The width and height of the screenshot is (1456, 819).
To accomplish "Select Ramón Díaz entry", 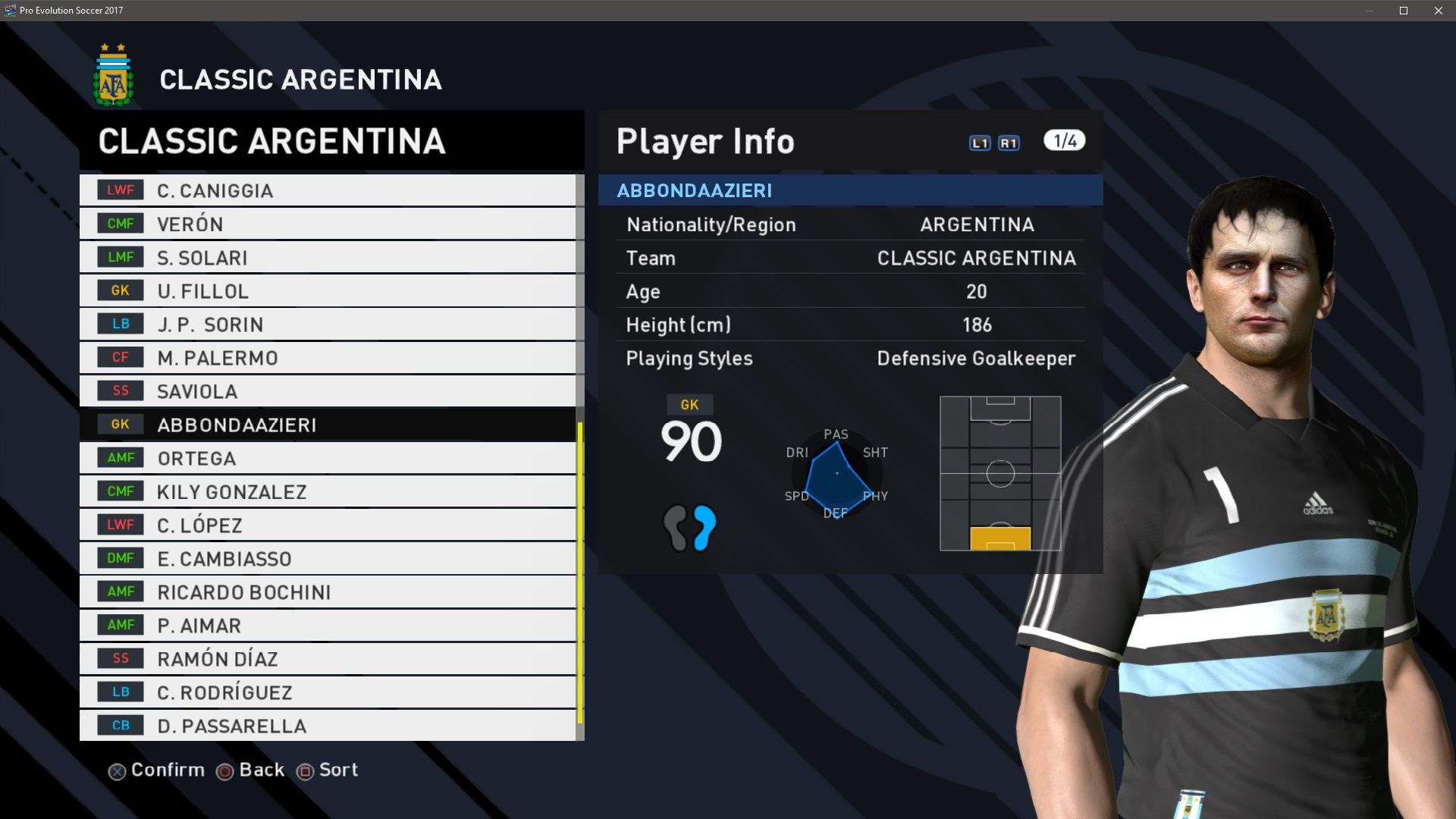I will [328, 659].
